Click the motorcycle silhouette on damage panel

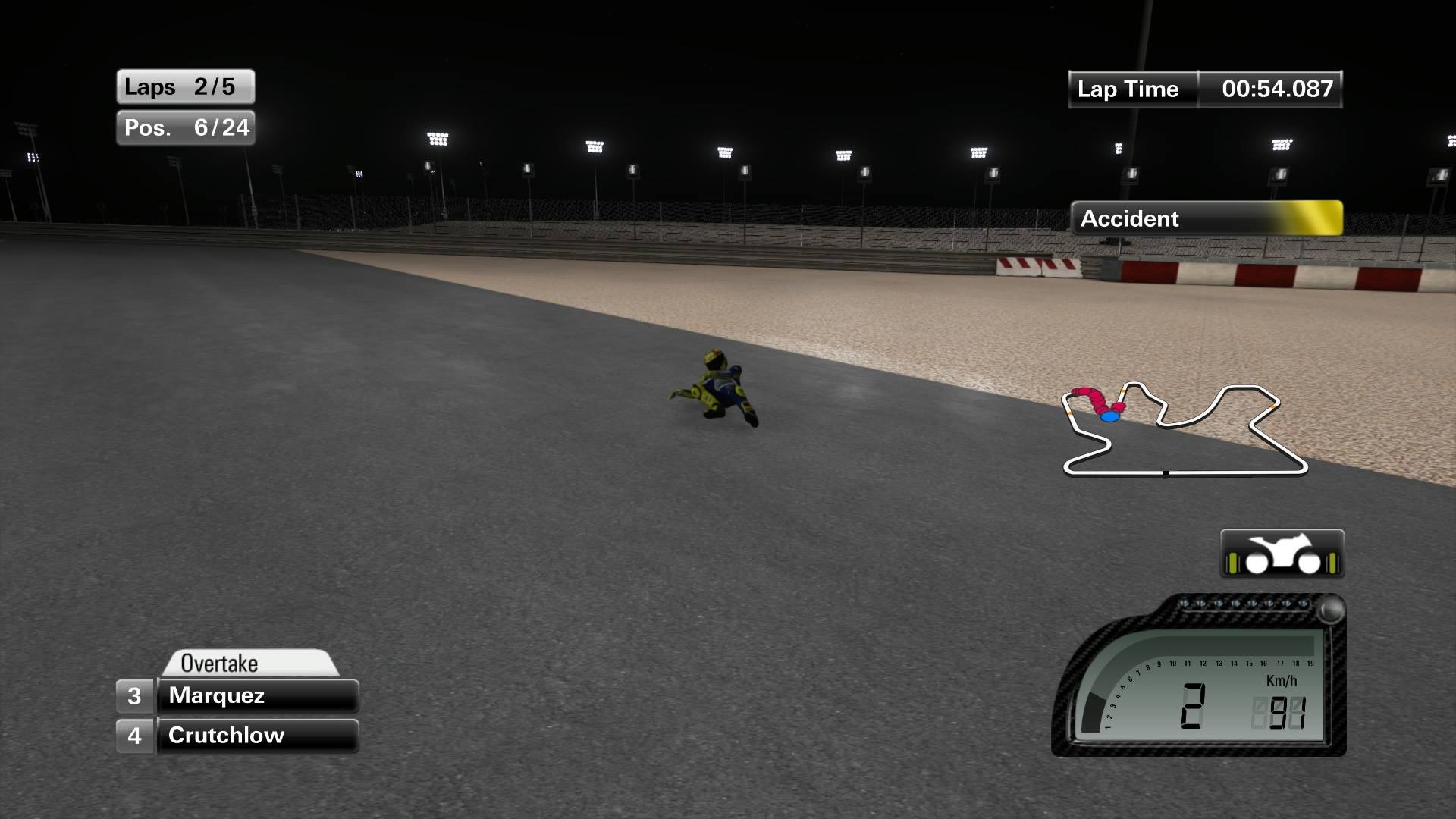click(1282, 549)
